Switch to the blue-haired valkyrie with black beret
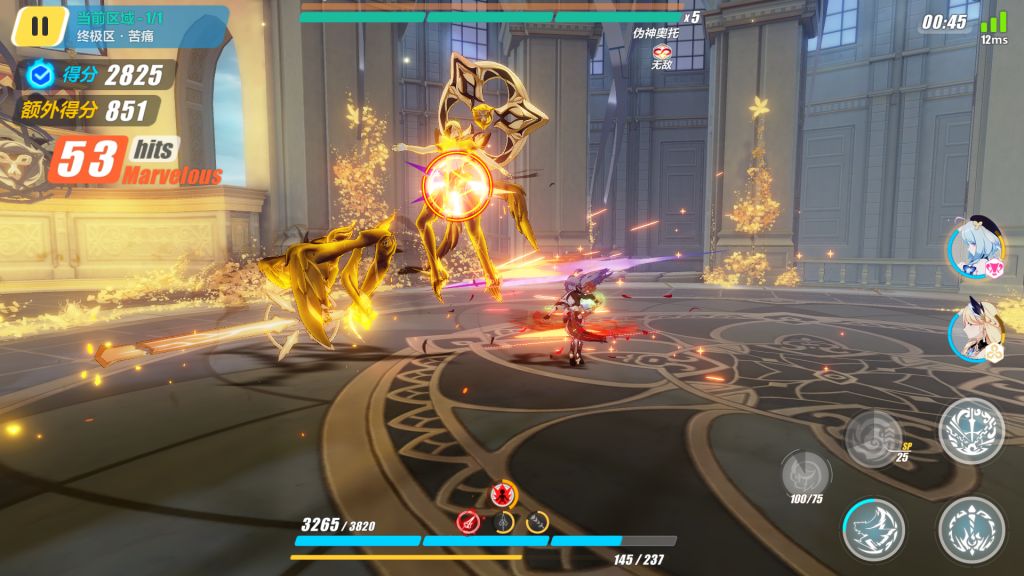1024x576 pixels. point(974,249)
